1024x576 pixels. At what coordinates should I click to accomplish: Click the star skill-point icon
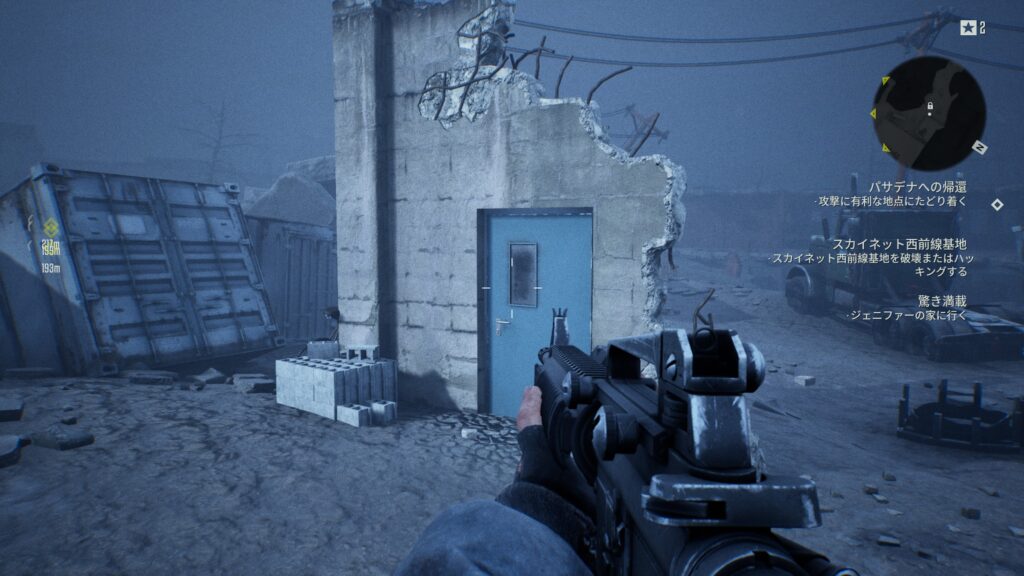click(x=968, y=28)
